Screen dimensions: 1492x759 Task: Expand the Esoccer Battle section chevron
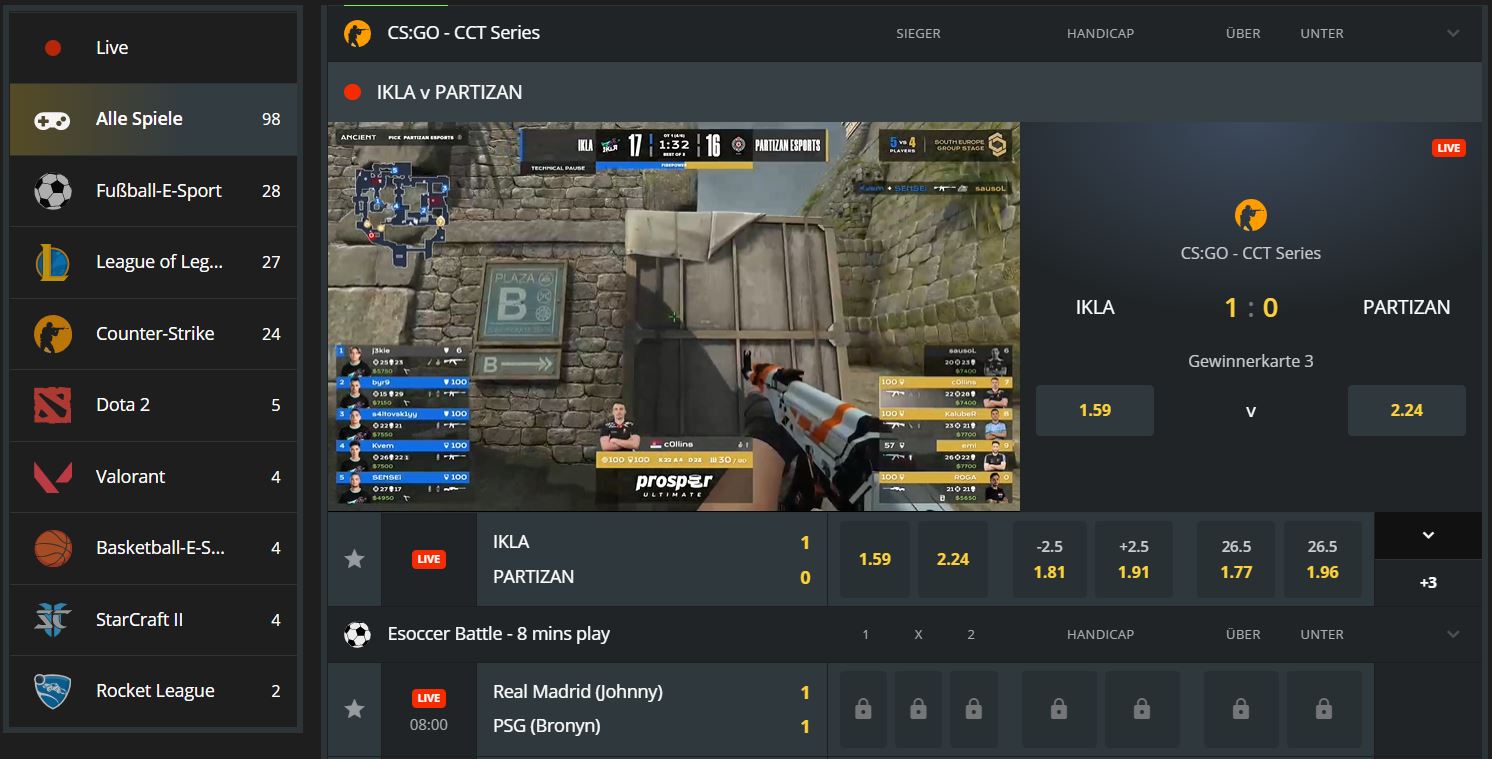1452,633
